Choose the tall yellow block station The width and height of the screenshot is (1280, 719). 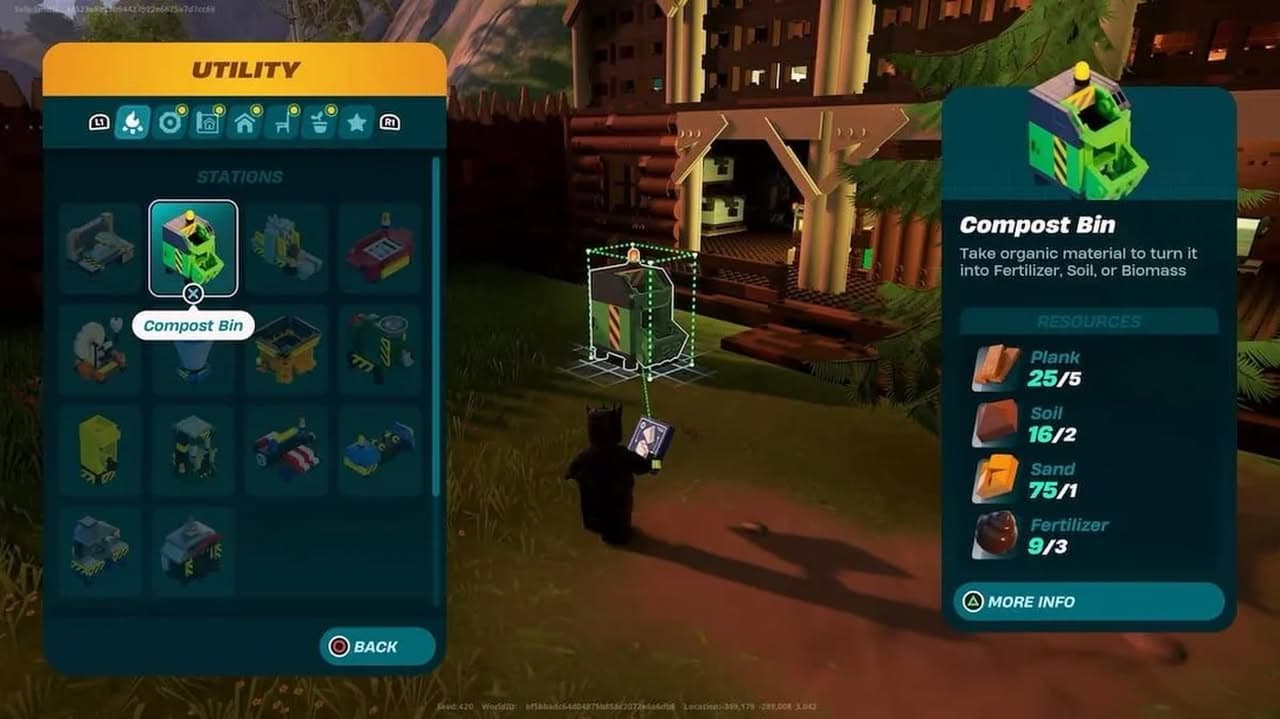tap(99, 449)
